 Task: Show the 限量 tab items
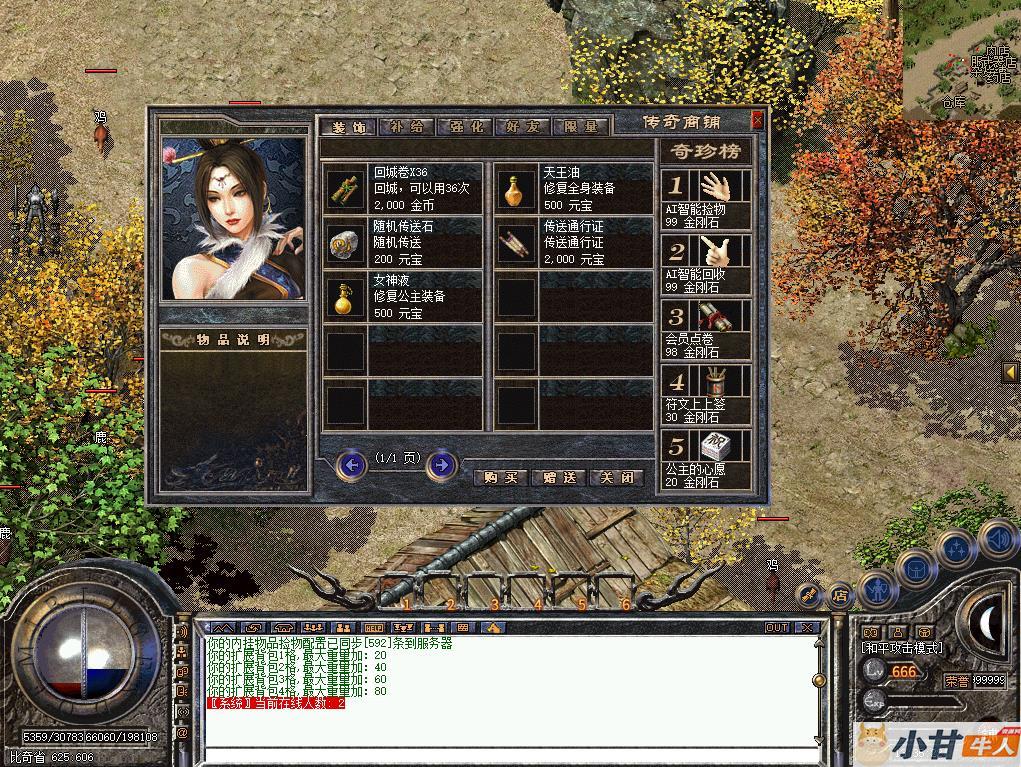point(580,127)
